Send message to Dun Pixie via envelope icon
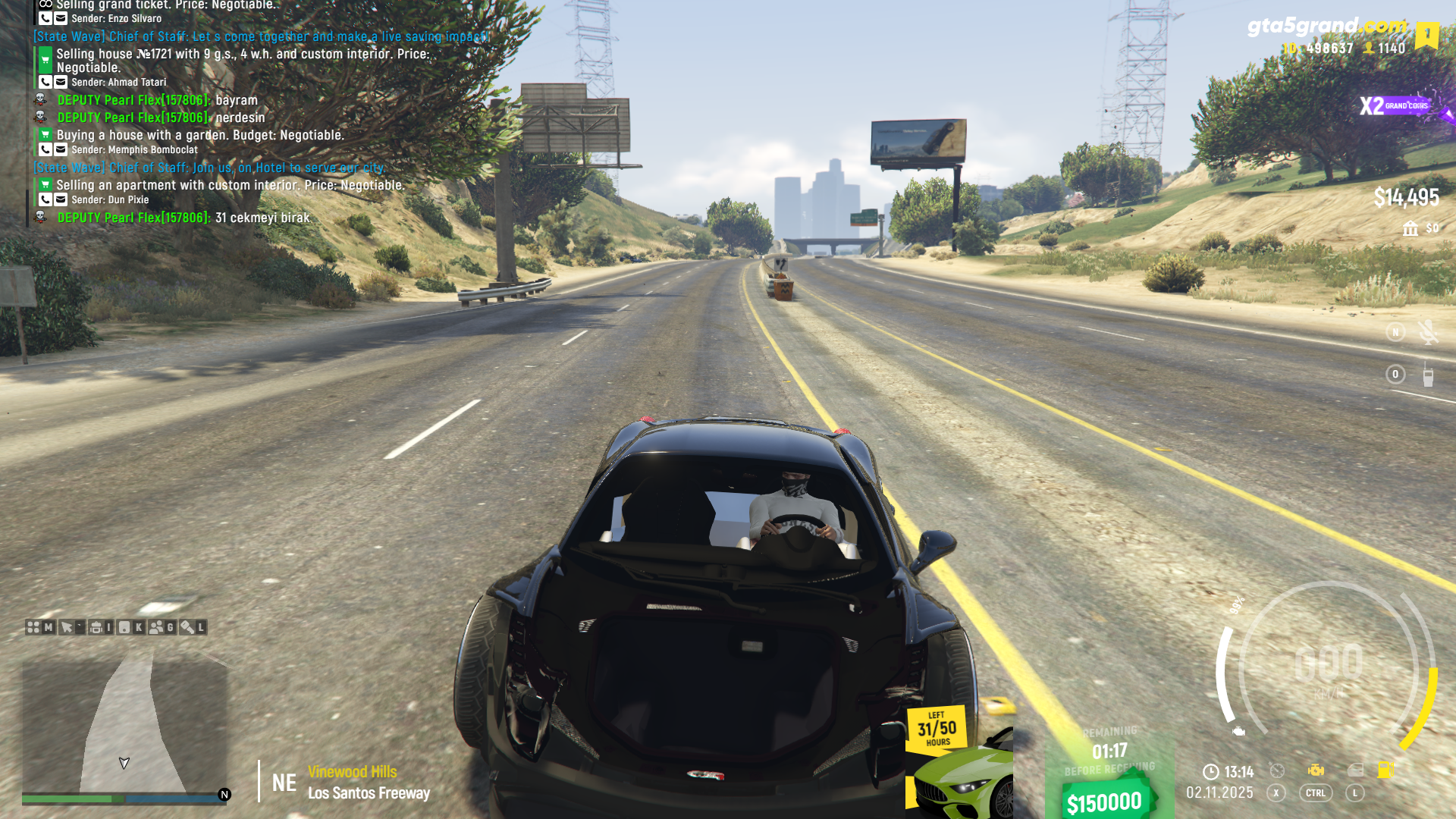The image size is (1456, 819). tap(61, 200)
